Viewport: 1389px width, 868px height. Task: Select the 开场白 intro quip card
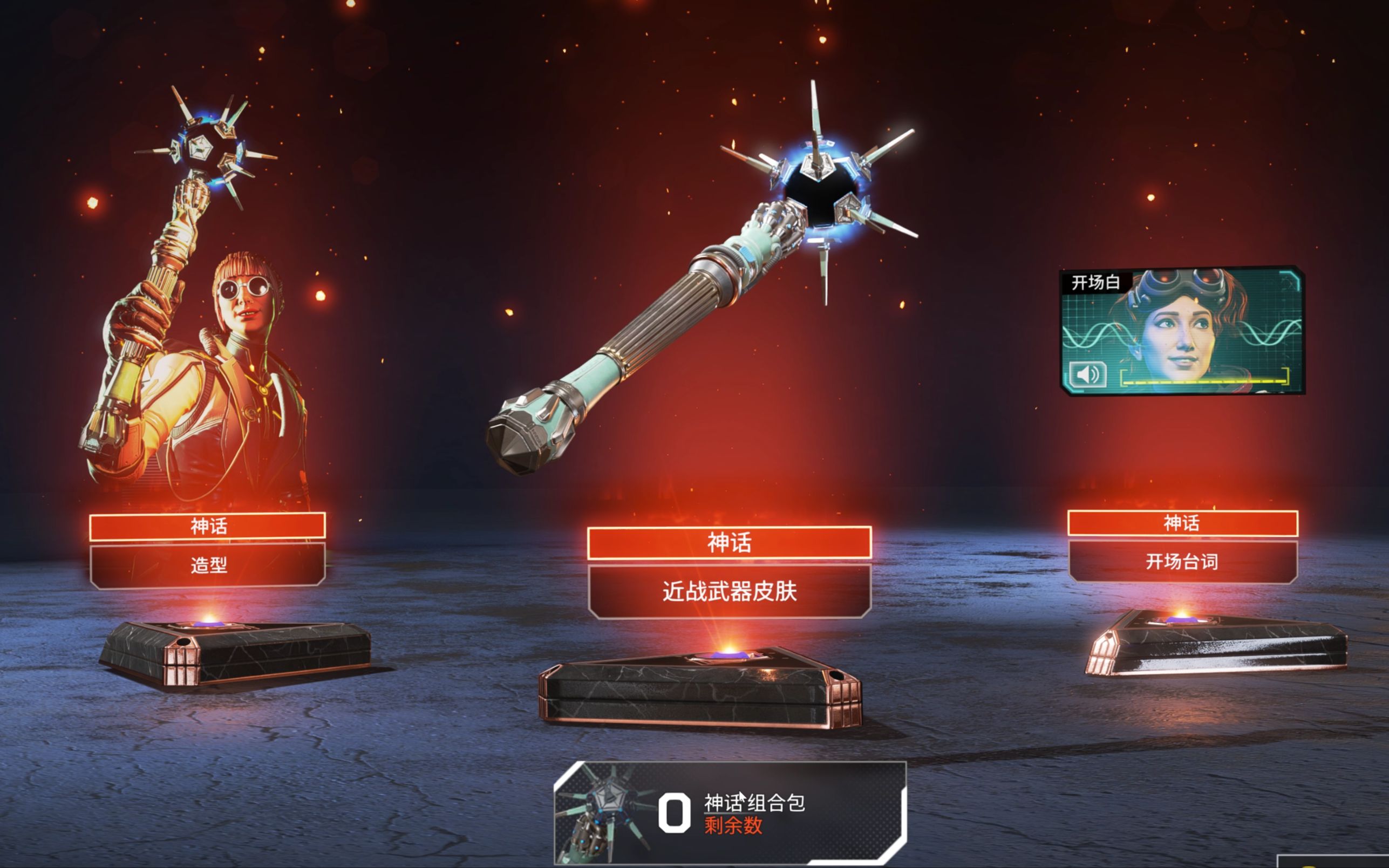1182,330
